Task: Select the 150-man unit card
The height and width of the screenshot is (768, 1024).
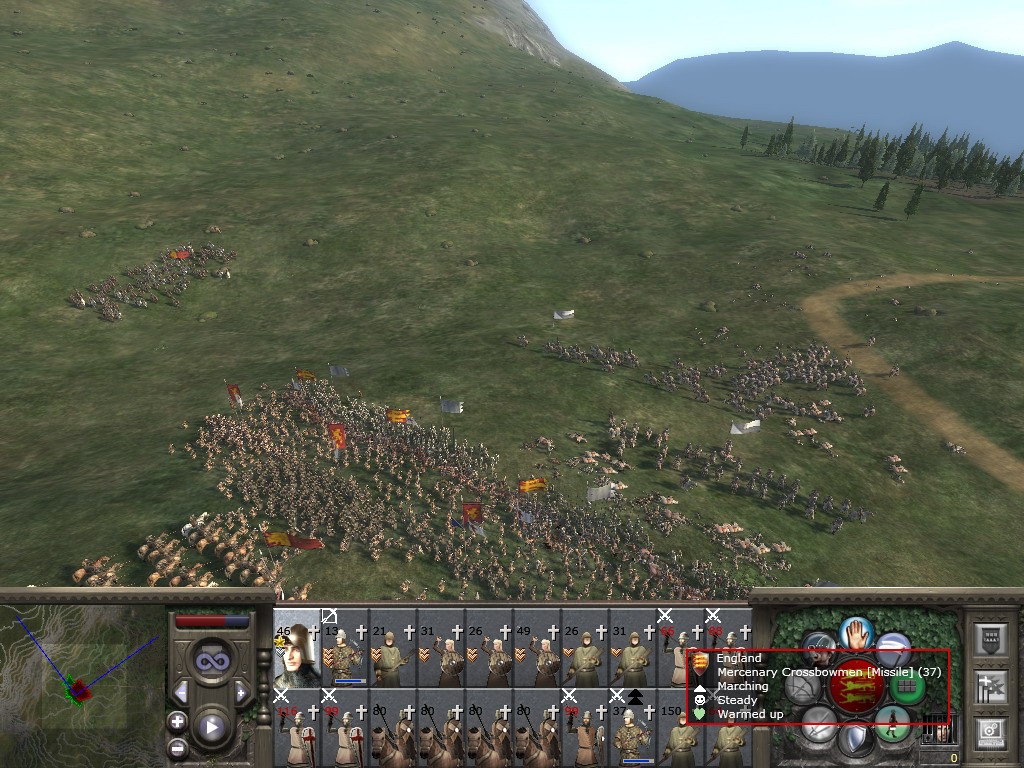Action: 682,728
